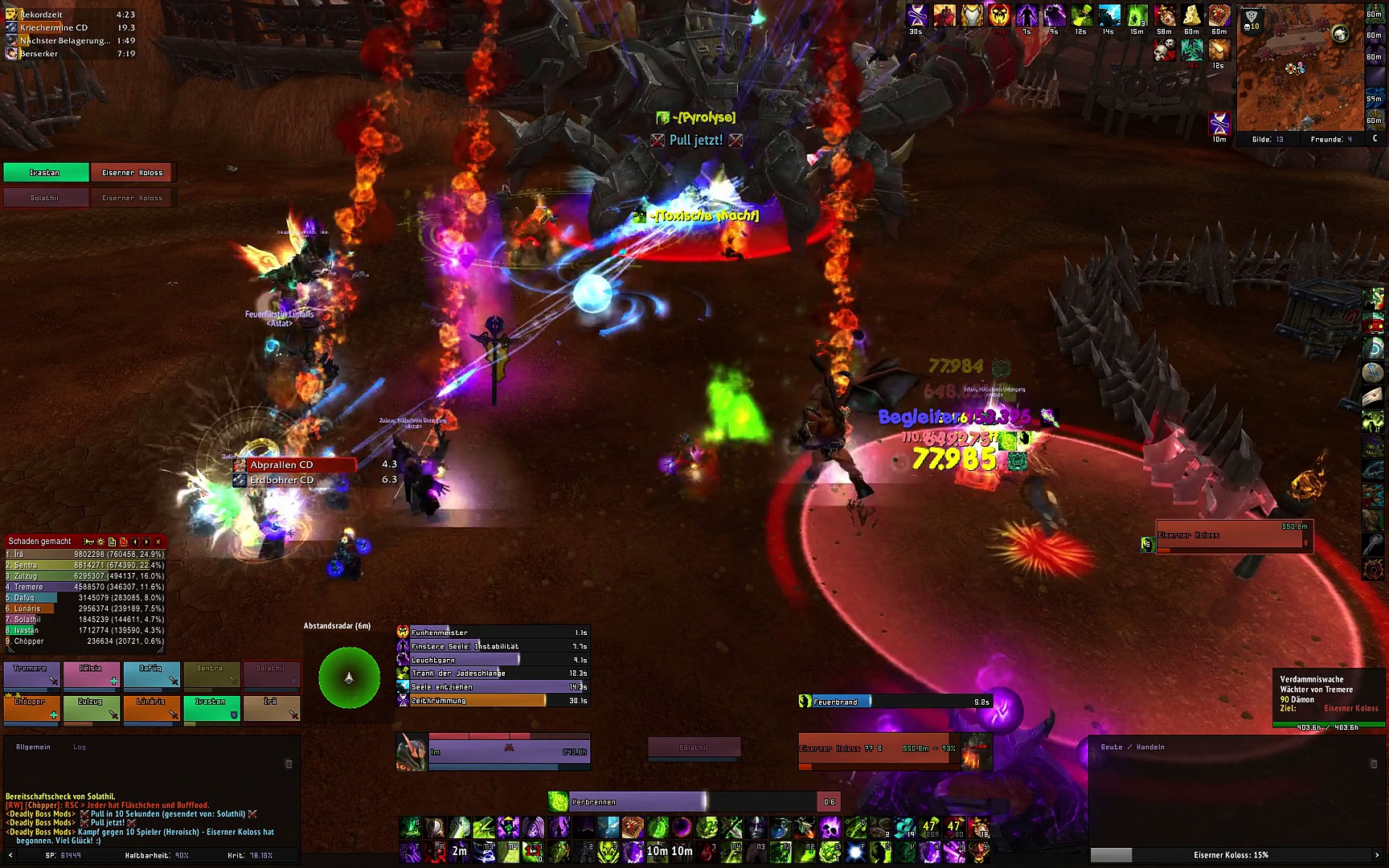Open the Freunde list panel
Screen dimensions: 1389x868
click(1331, 140)
